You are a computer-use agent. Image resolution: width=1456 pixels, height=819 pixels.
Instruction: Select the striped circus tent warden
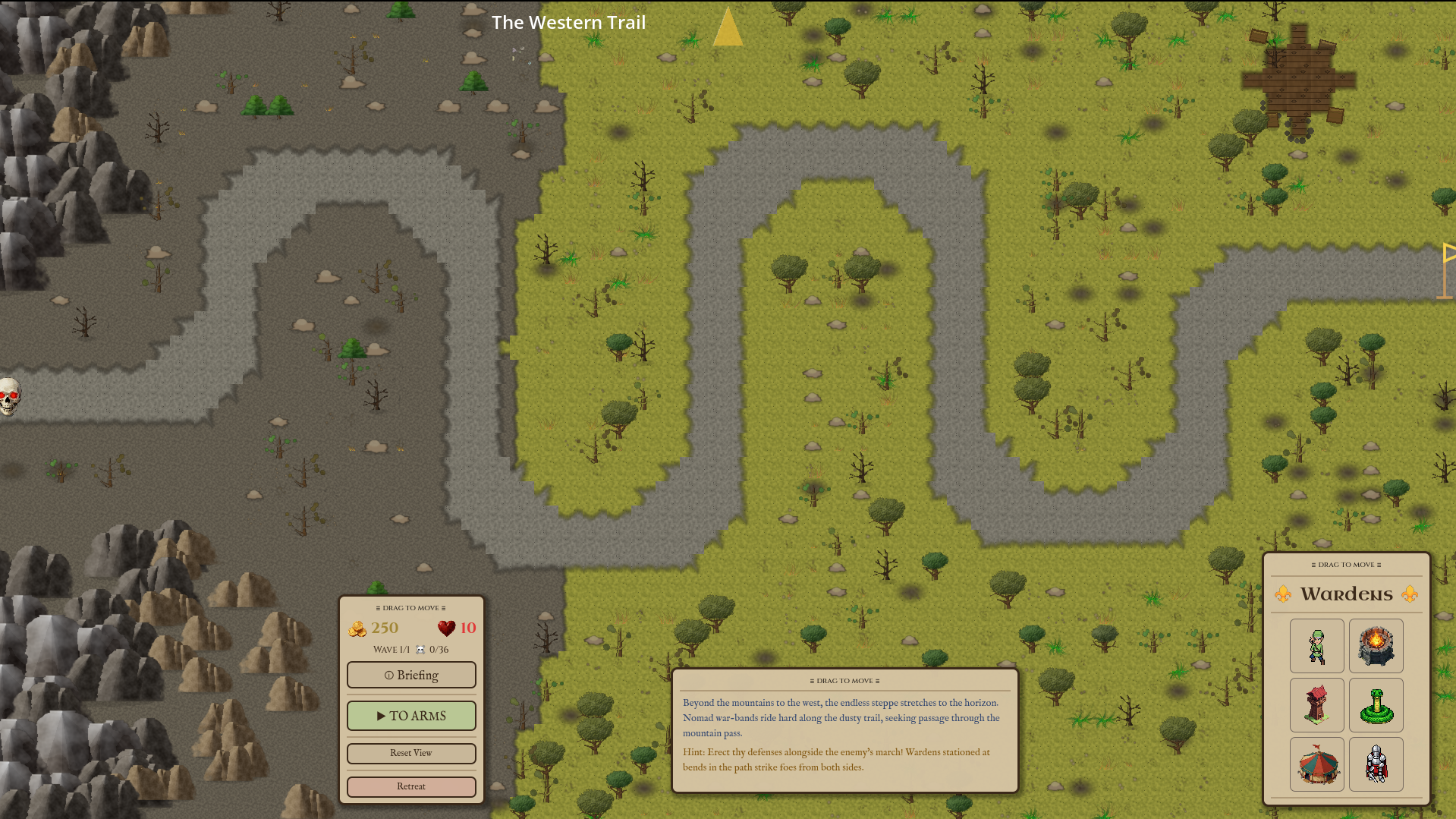(1316, 764)
